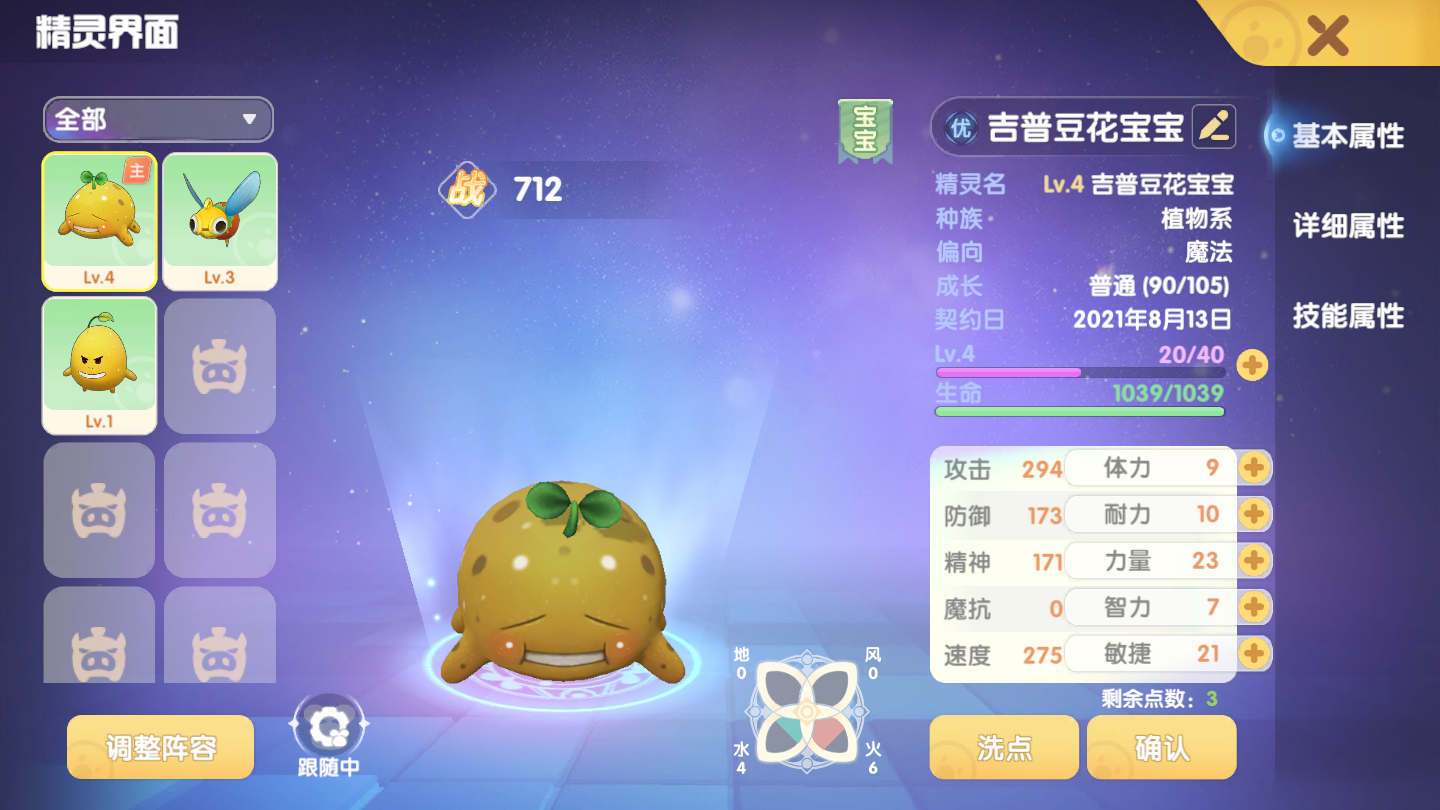Select the Lv.4 yellow bean spirit thumbnail
This screenshot has width=1440, height=810.
pos(99,221)
